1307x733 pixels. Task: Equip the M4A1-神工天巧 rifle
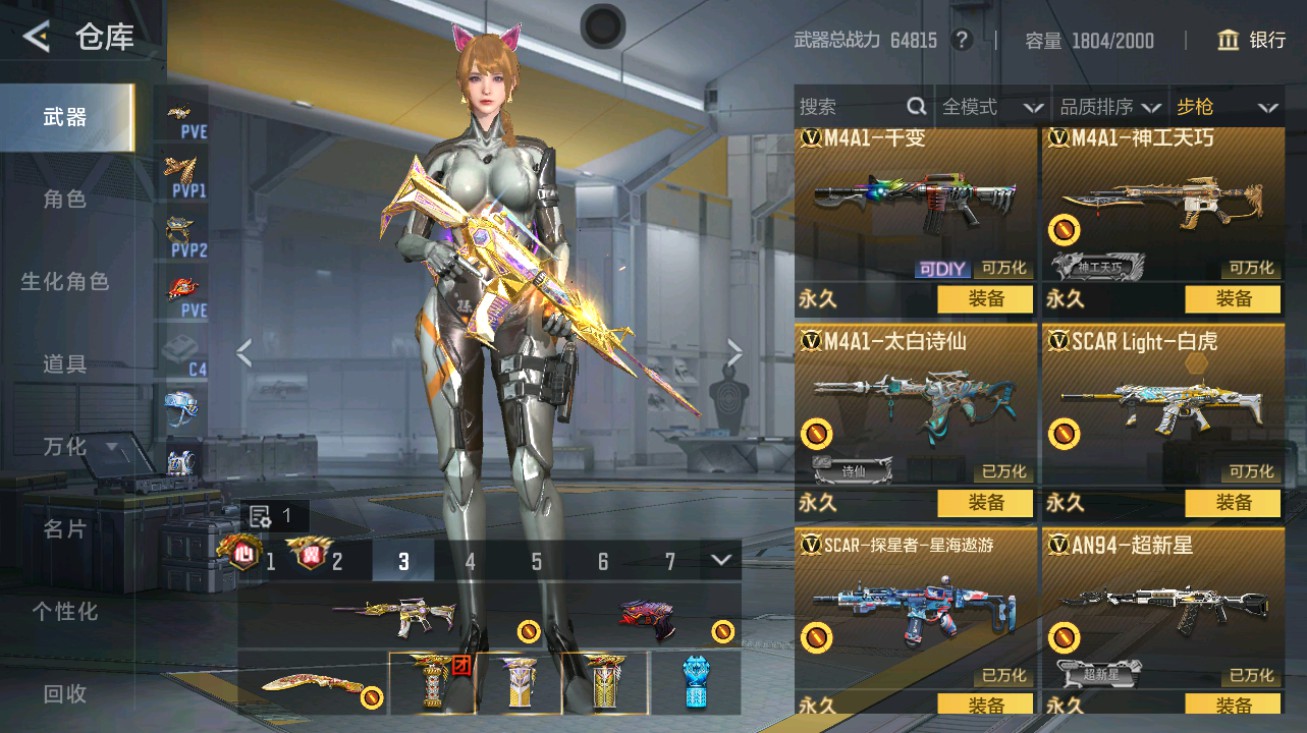[1232, 299]
